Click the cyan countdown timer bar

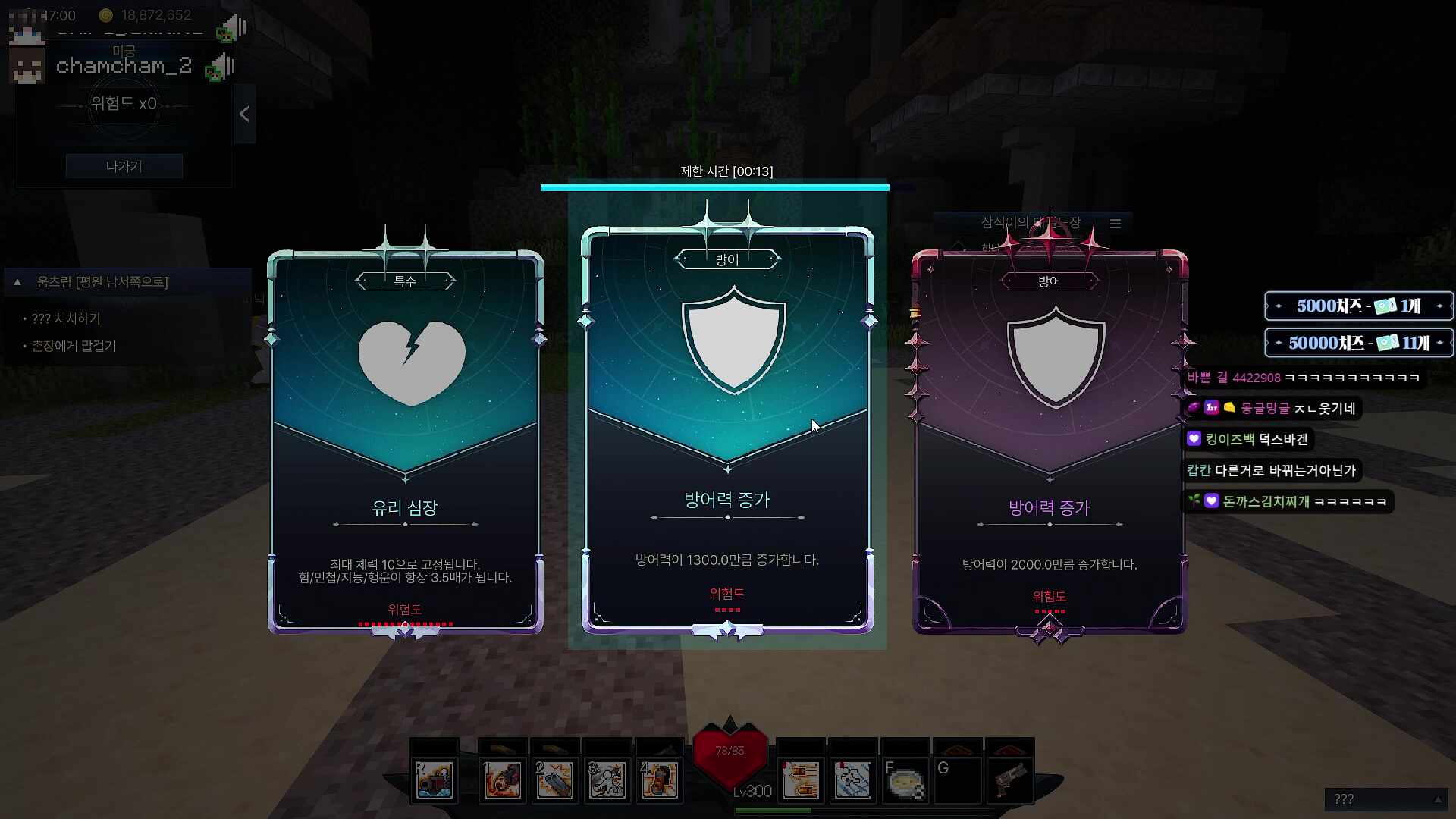click(714, 185)
